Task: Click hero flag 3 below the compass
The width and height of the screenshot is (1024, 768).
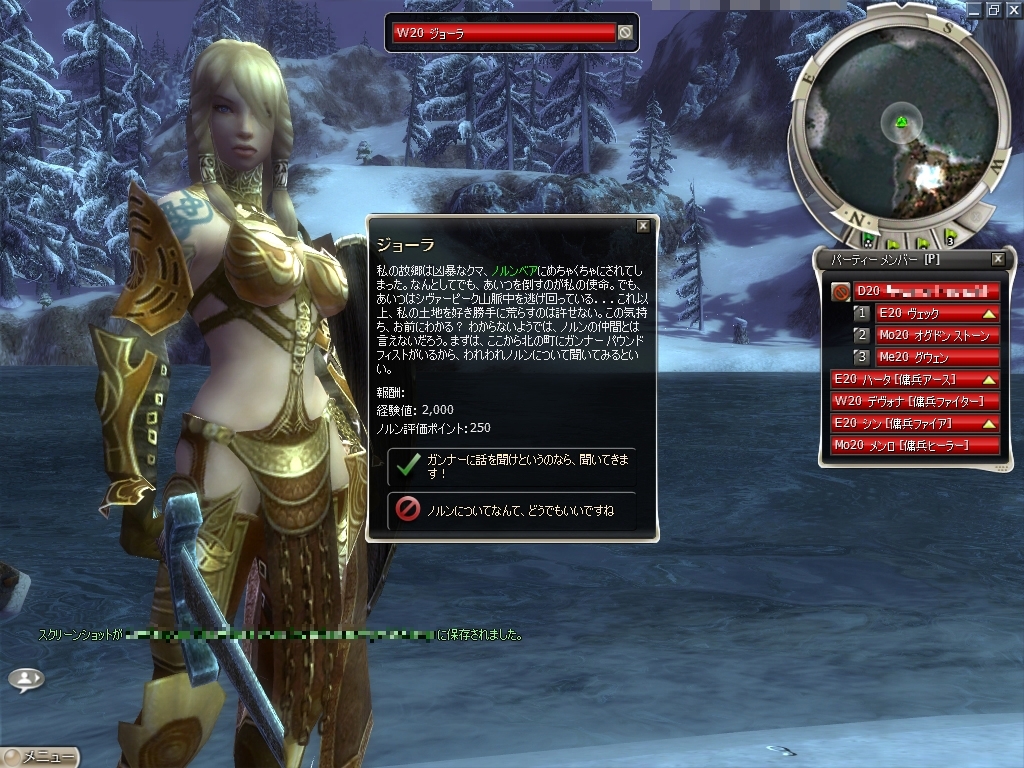Action: 950,237
